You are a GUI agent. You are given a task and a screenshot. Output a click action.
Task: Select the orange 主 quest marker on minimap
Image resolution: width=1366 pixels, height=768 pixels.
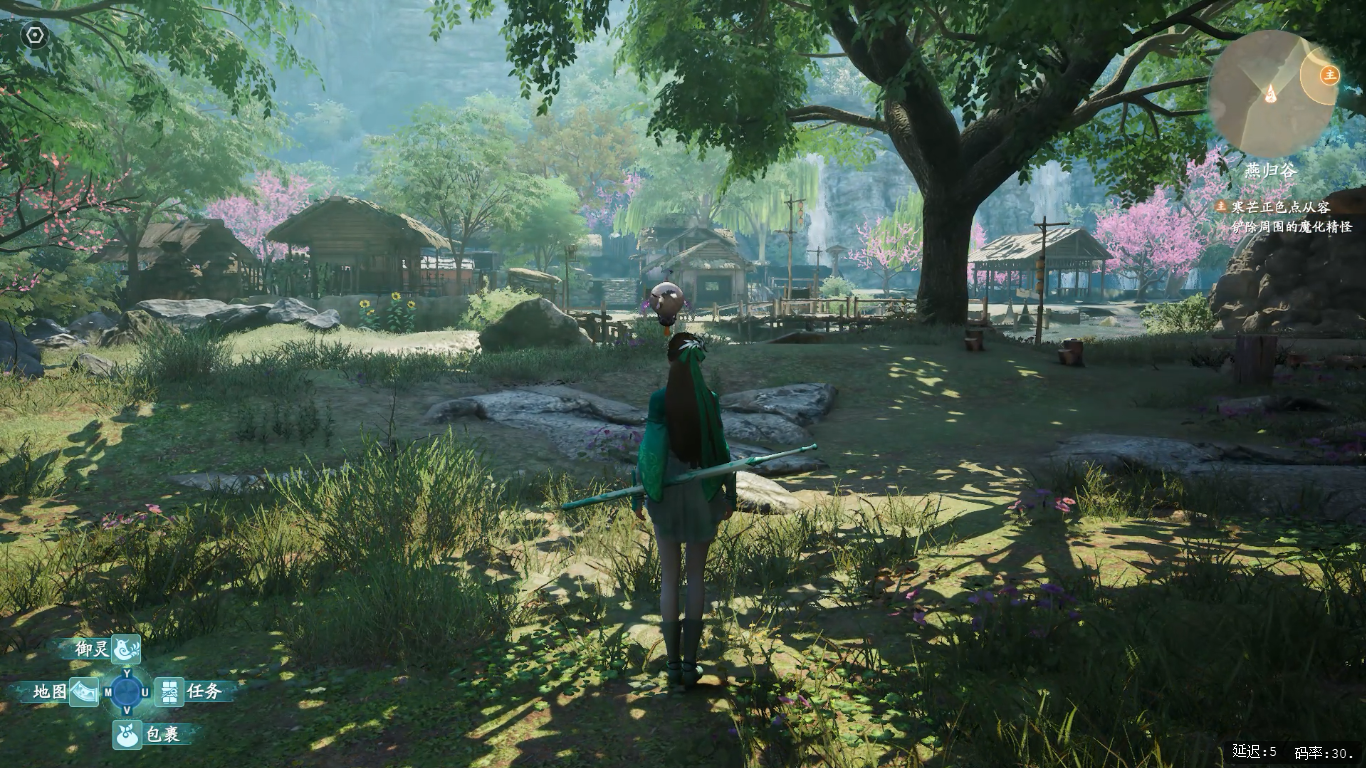(1329, 74)
